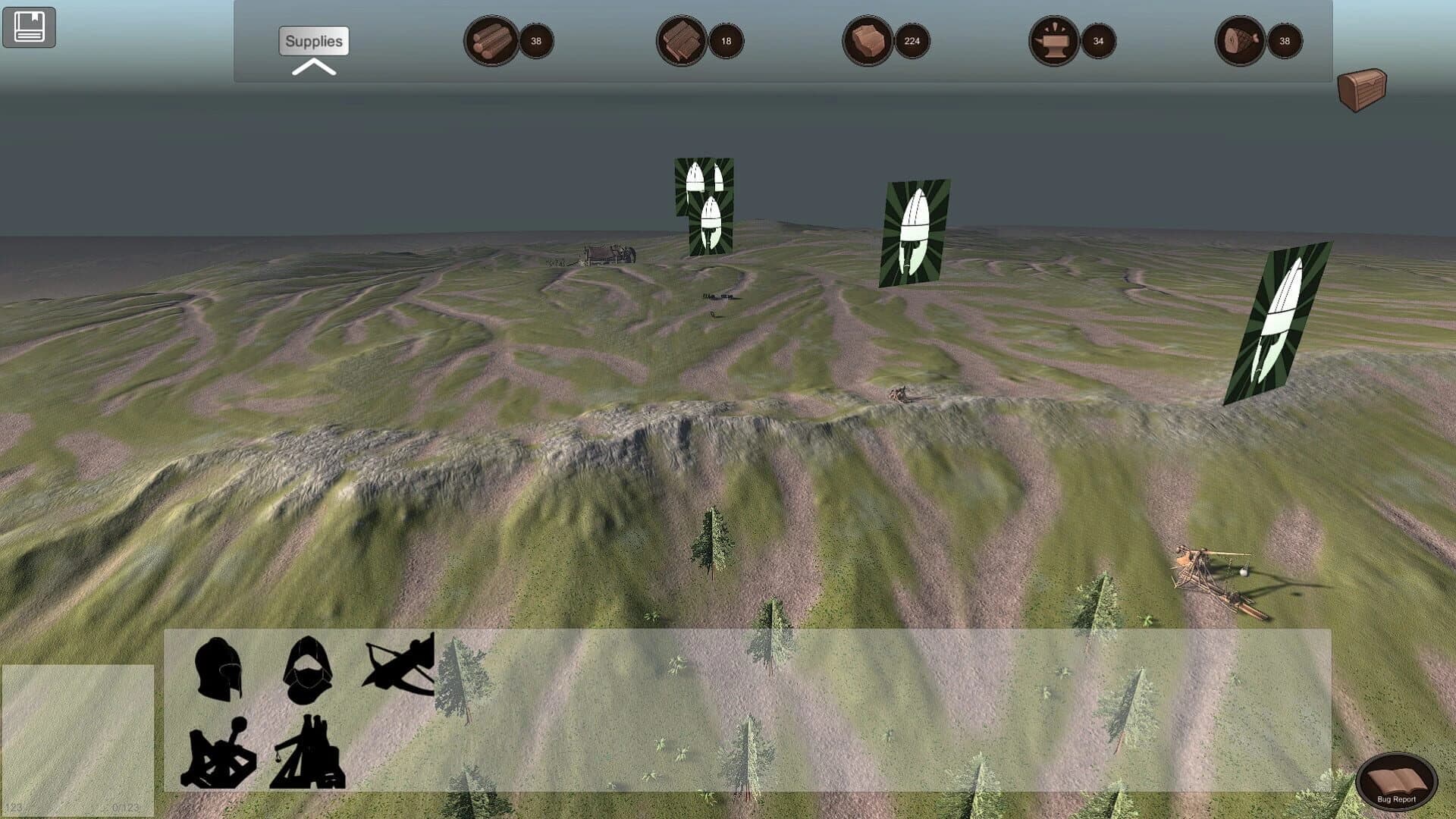The width and height of the screenshot is (1456, 819).
Task: Open the Supplies tab
Action: tap(313, 42)
